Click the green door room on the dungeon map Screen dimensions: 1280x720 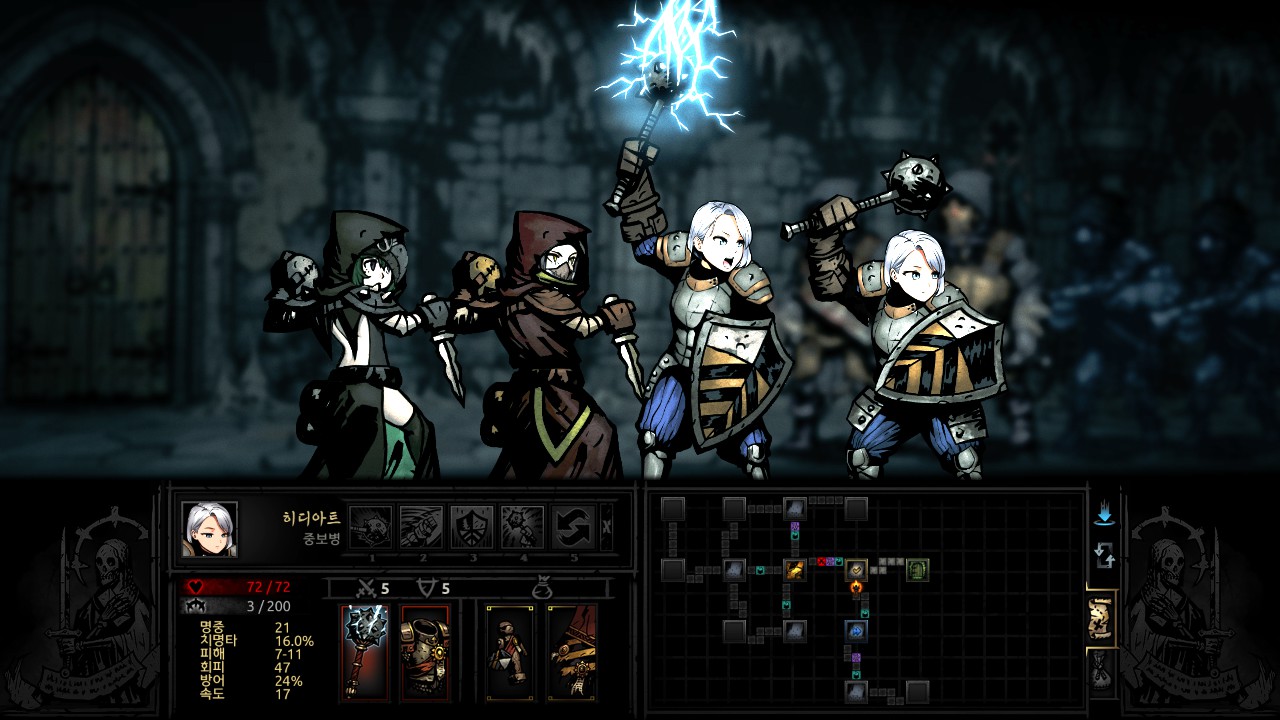coord(918,570)
